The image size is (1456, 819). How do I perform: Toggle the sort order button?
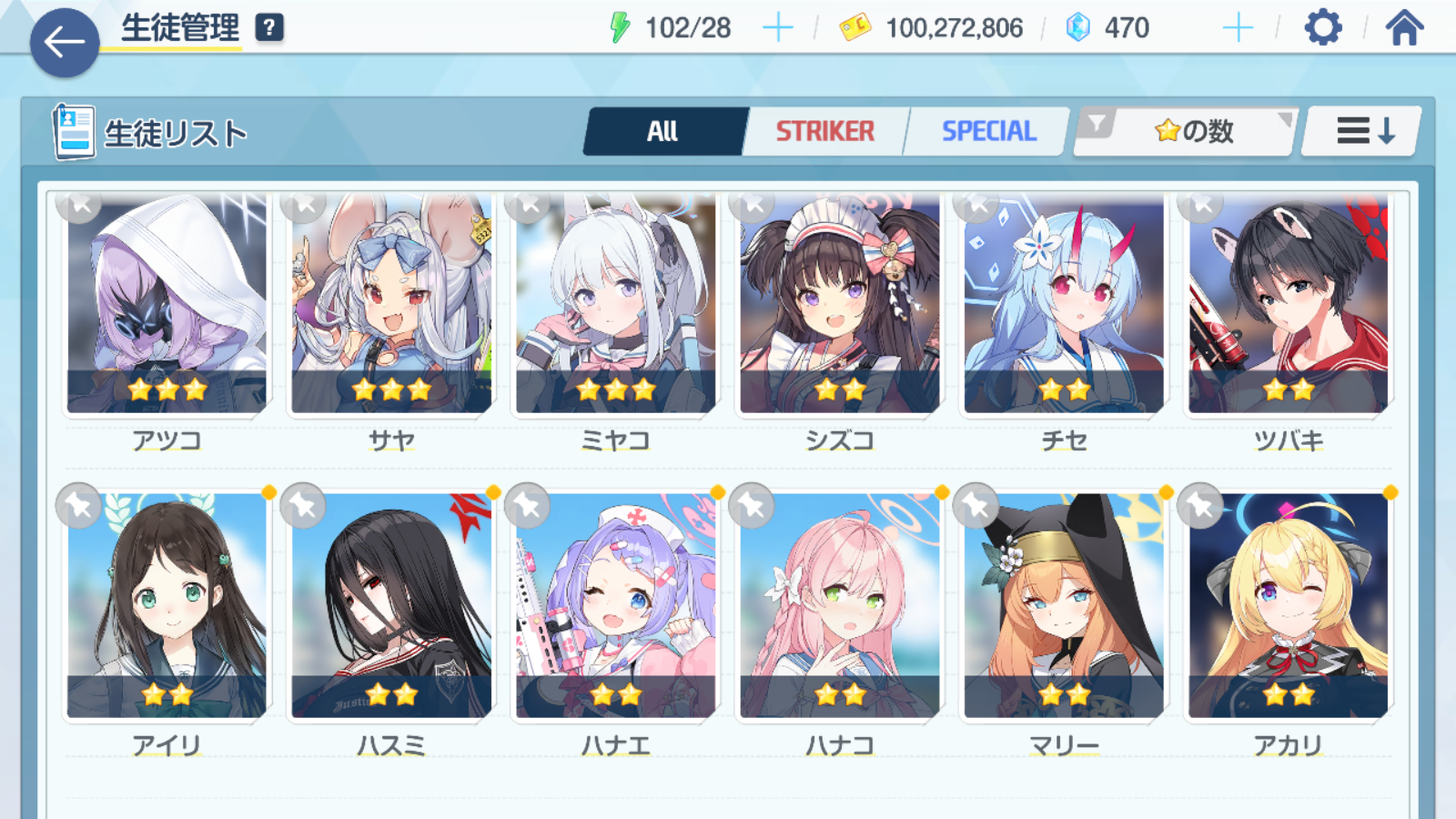[1363, 132]
